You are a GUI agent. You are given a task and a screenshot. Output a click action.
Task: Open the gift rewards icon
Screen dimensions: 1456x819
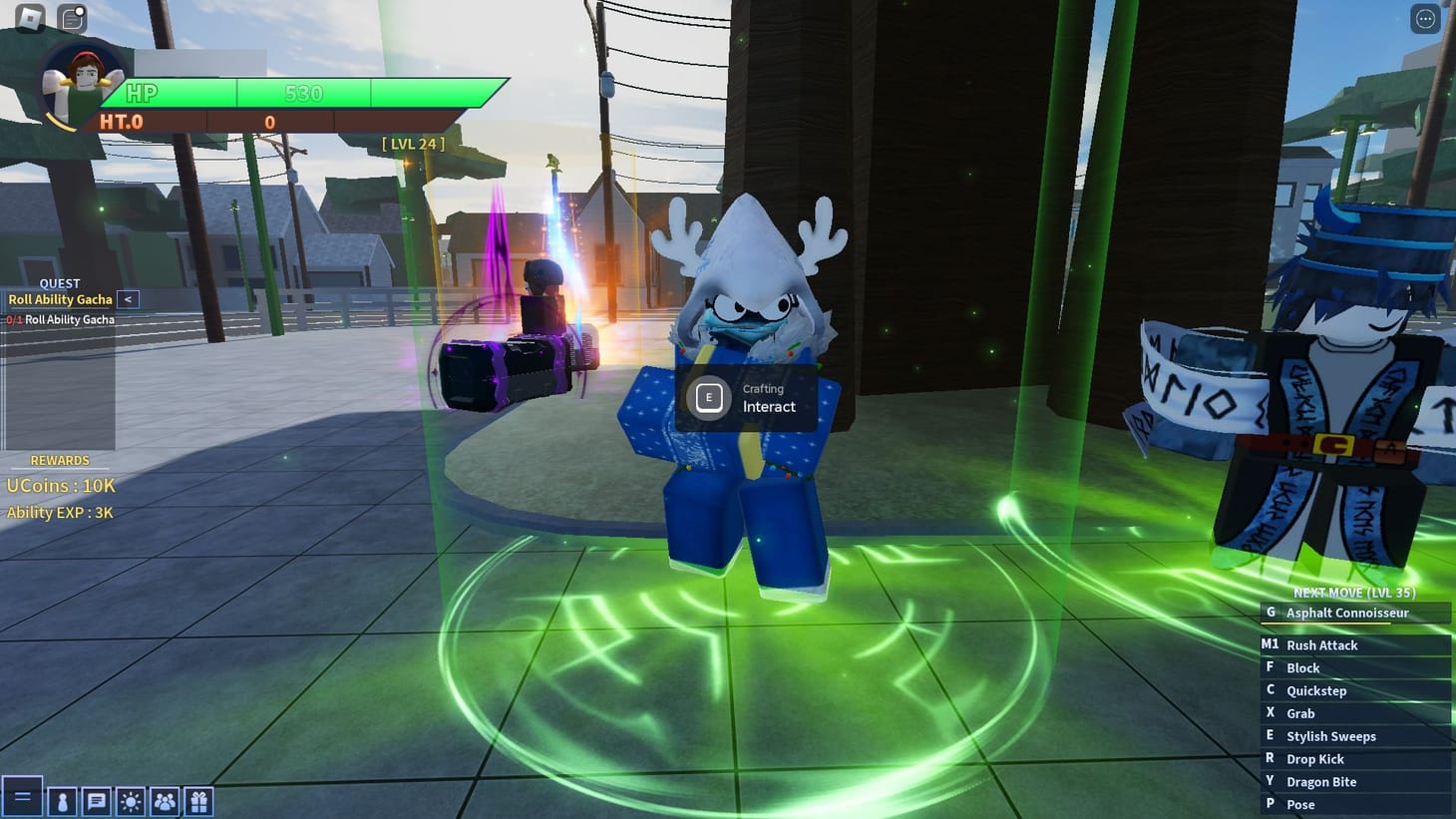click(196, 799)
